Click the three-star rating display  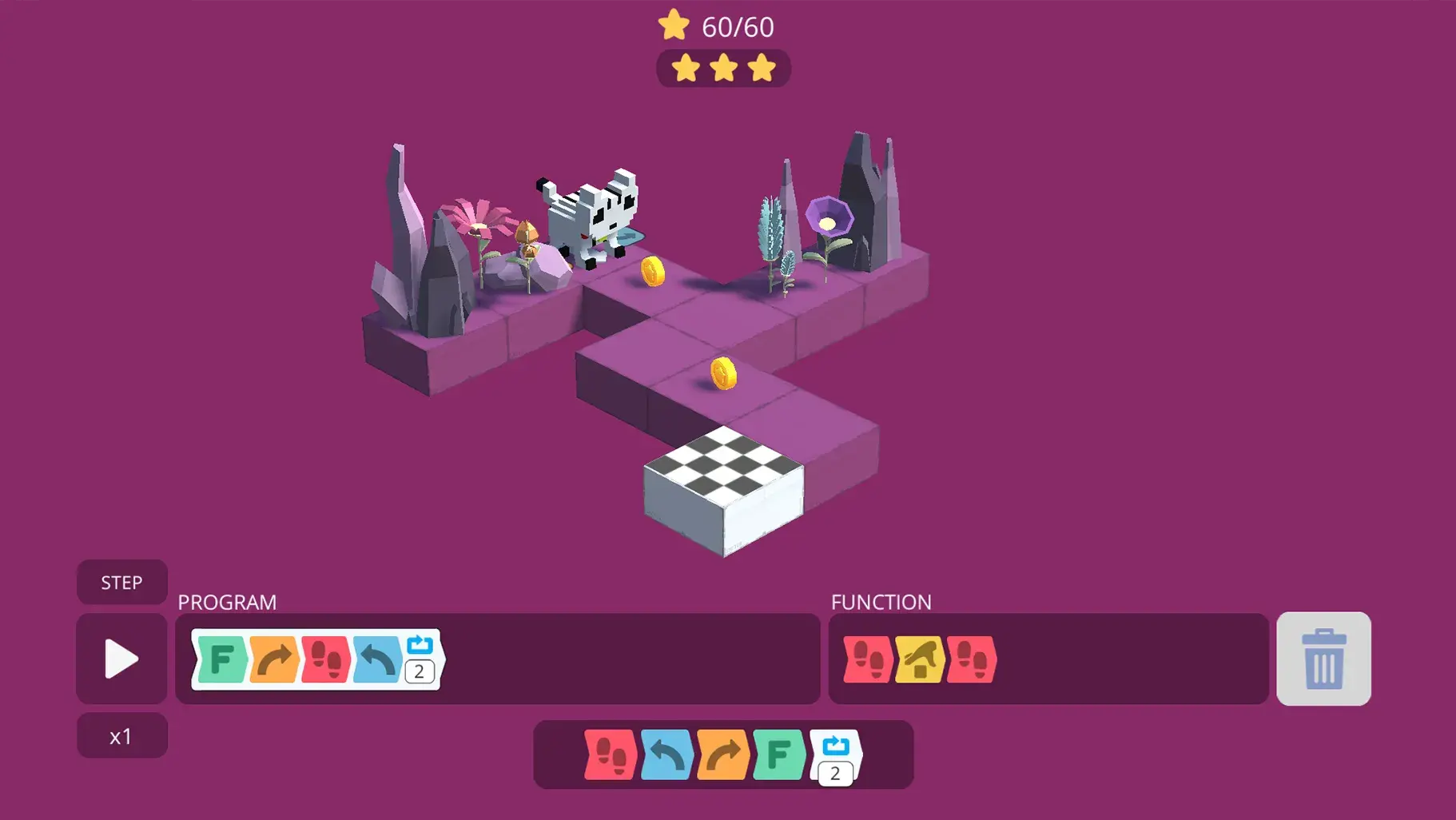(723, 69)
